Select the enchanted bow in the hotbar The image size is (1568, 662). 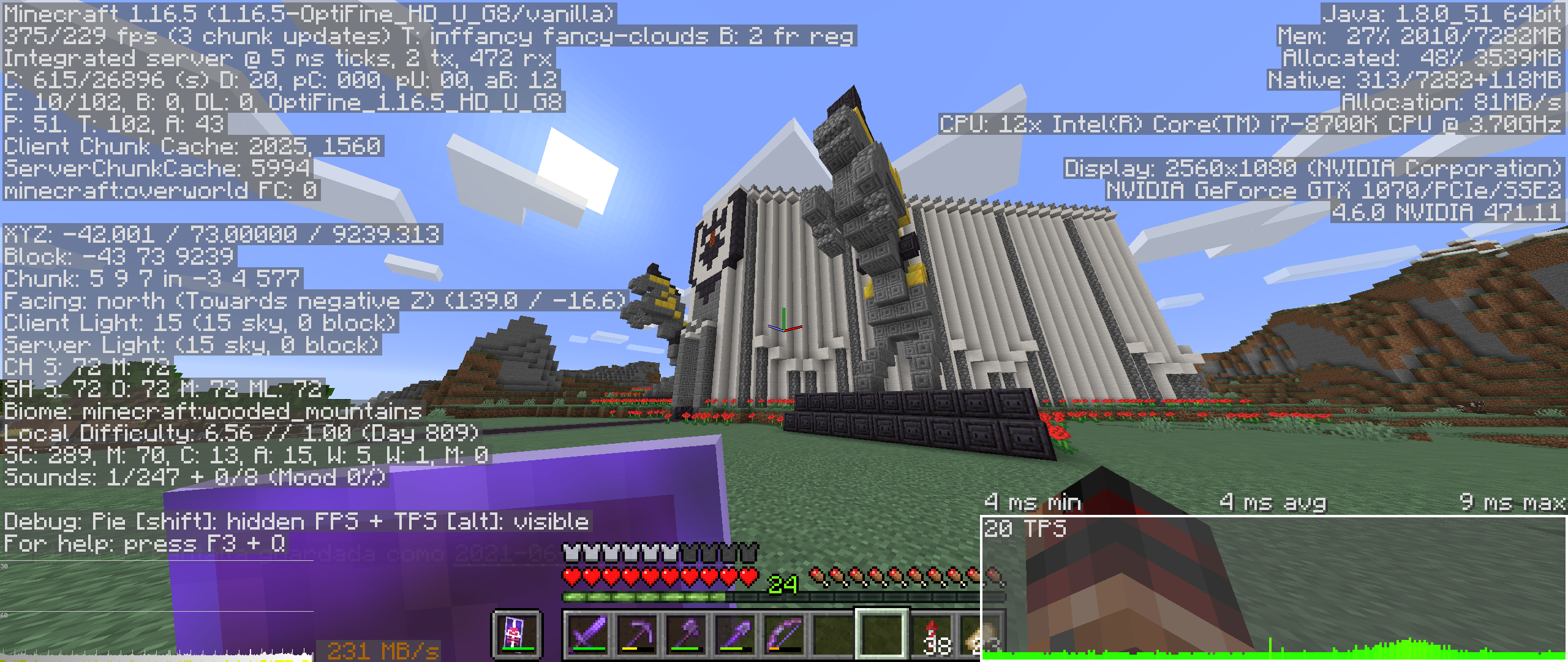pos(785,636)
